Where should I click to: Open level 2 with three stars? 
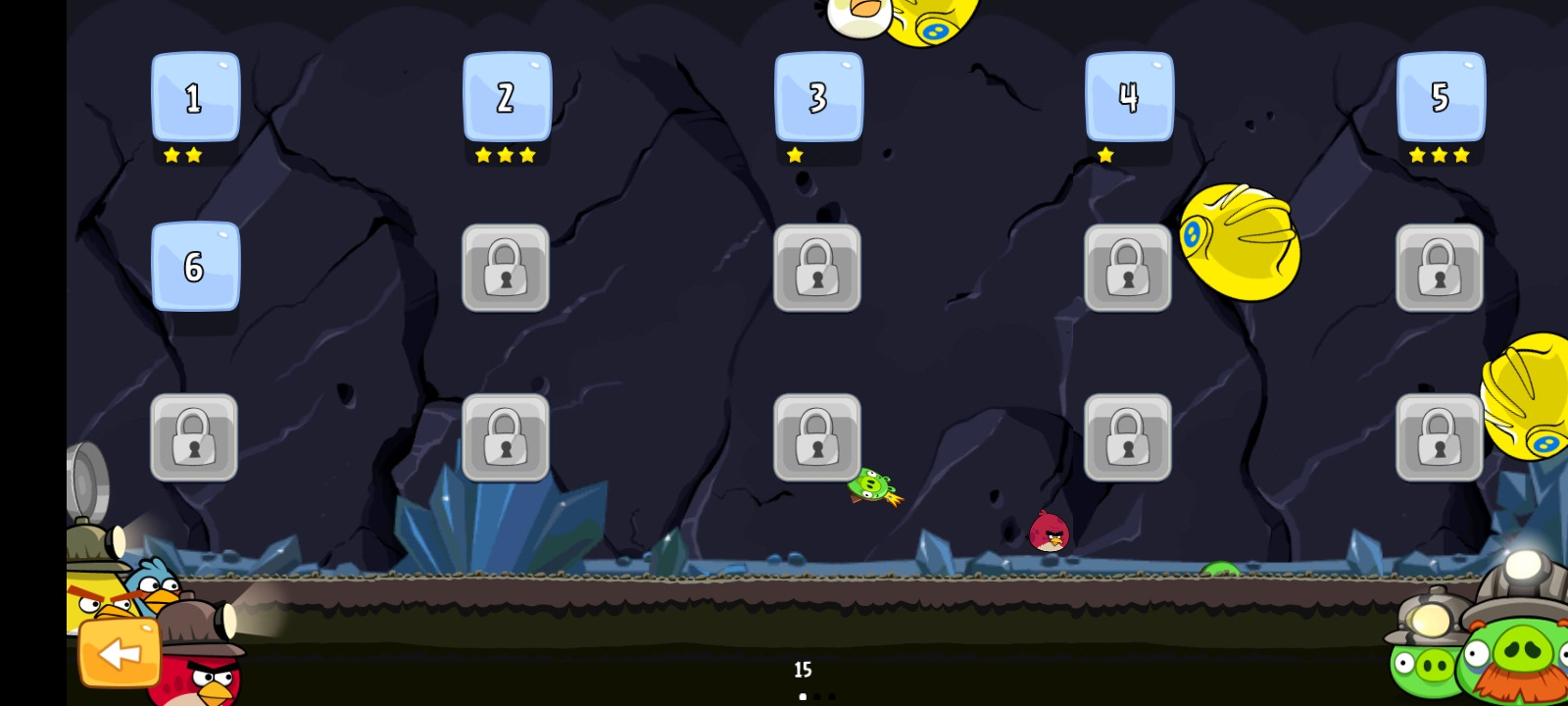(507, 97)
